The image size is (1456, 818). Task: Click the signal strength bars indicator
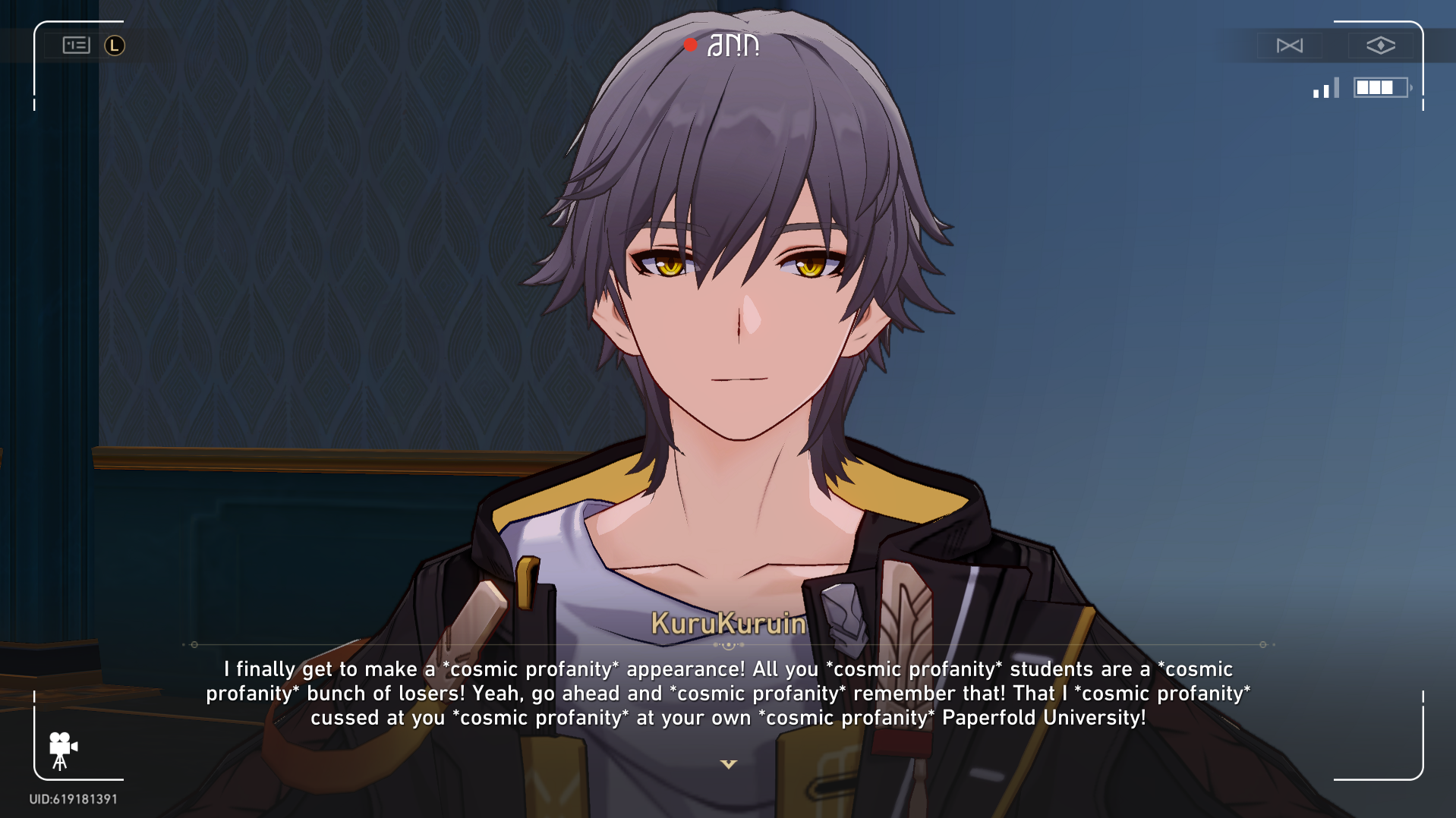pos(1325,88)
